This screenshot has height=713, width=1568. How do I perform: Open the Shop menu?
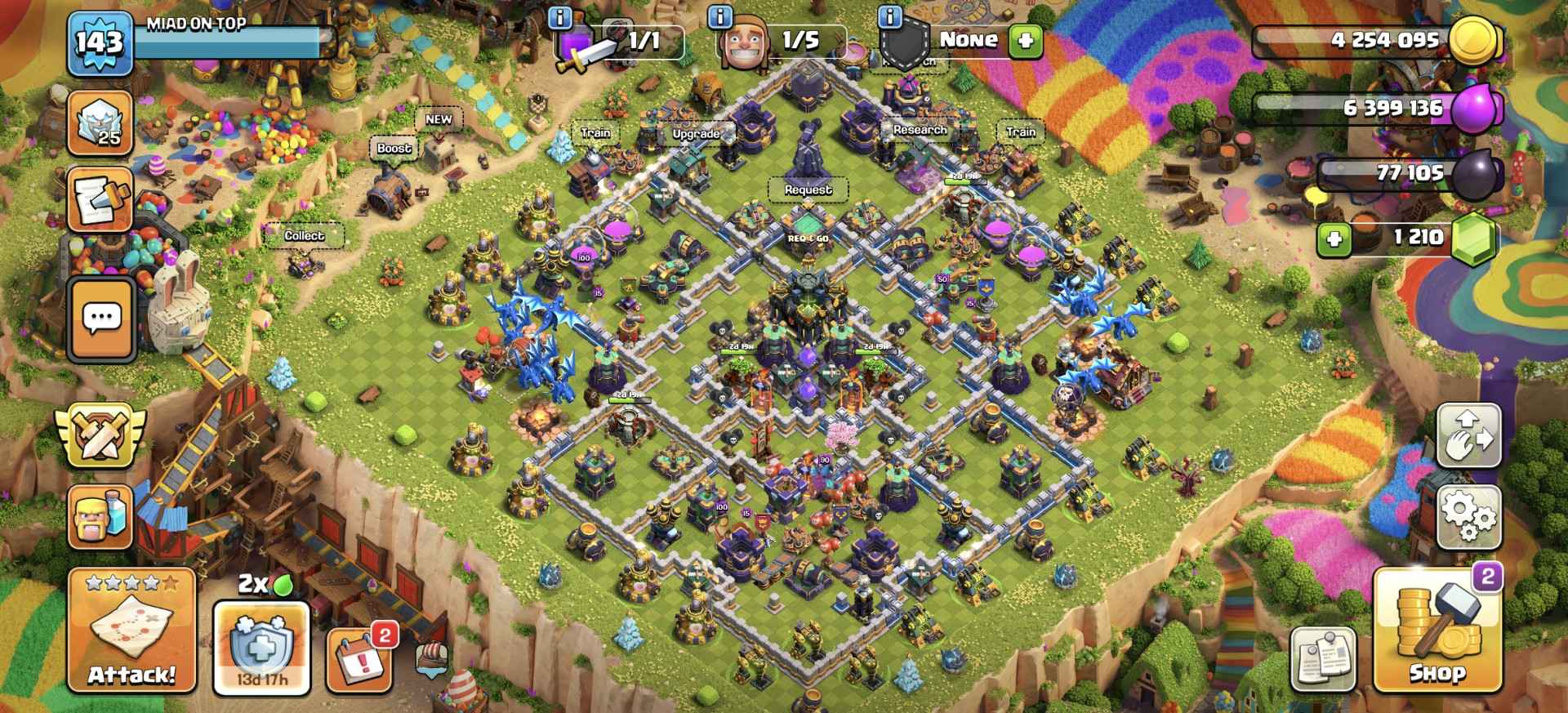tap(1437, 631)
